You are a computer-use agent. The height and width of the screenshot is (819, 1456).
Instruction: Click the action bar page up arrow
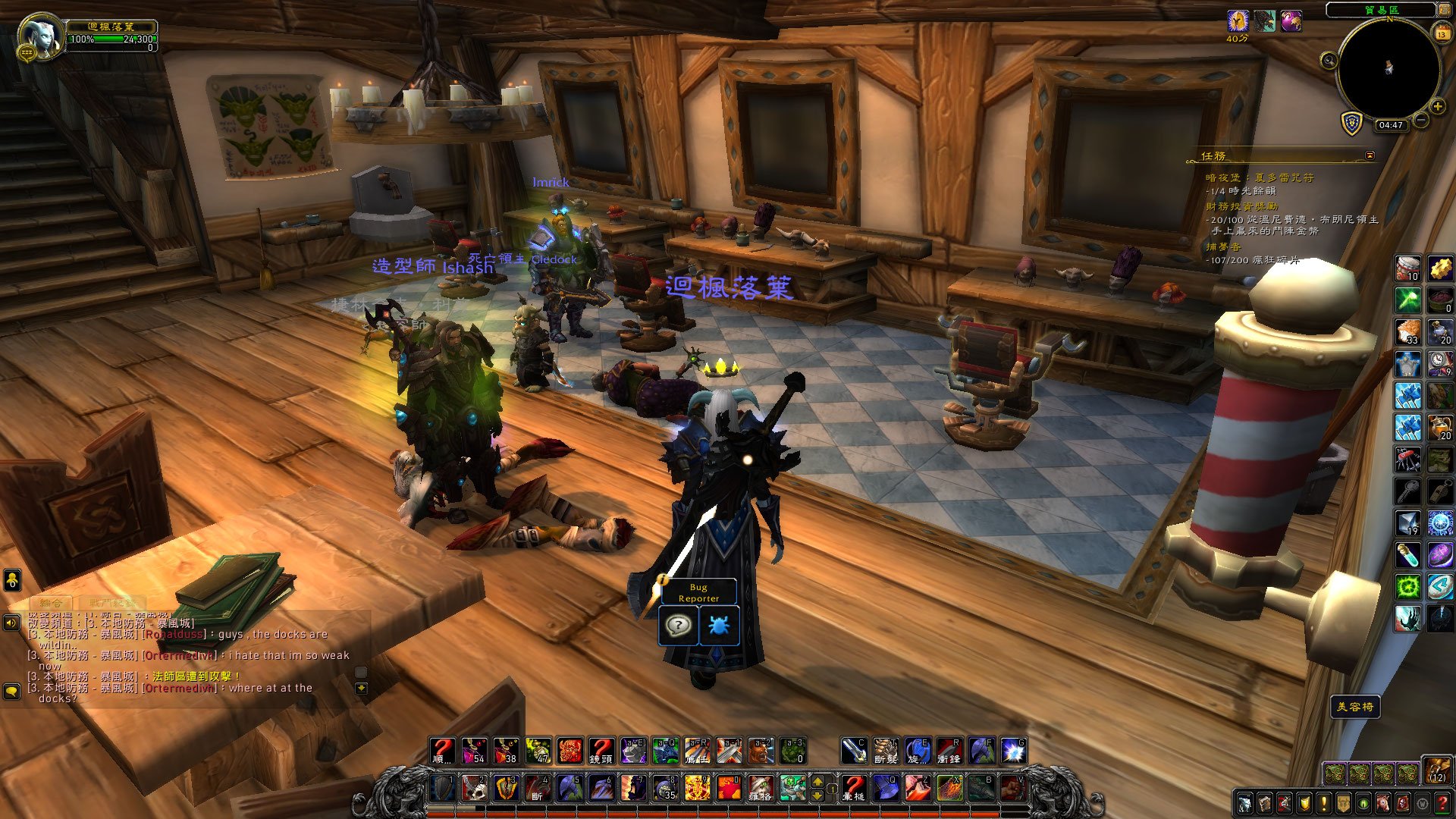coord(817,781)
